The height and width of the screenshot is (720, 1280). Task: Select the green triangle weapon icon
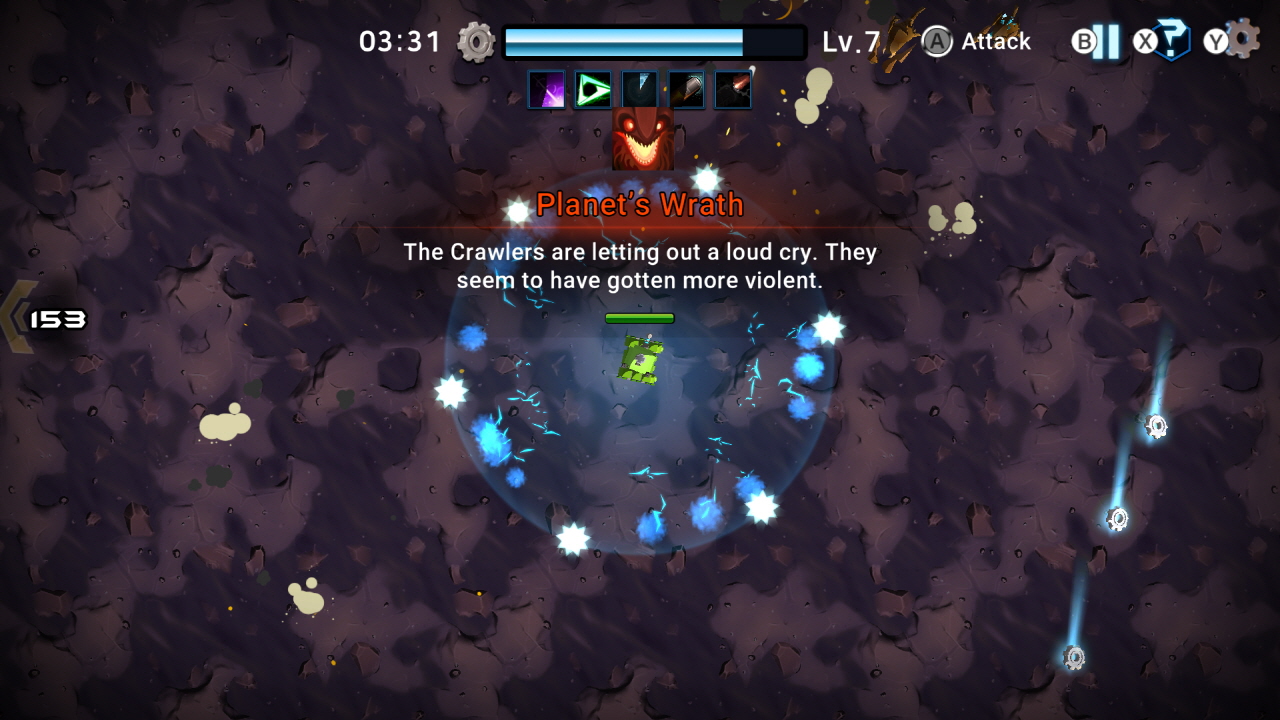pyautogui.click(x=593, y=90)
